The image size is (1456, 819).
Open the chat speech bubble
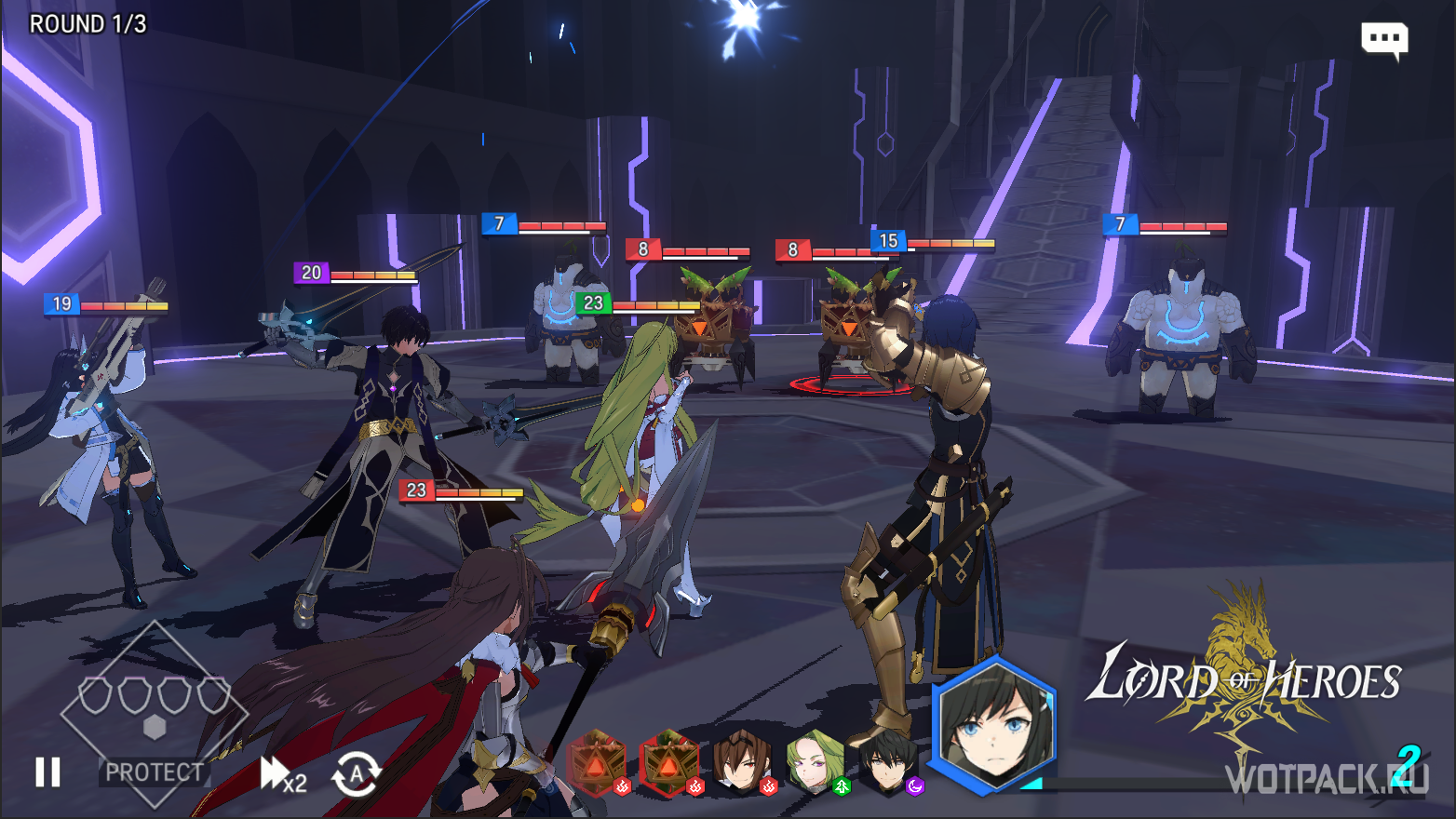[1383, 39]
